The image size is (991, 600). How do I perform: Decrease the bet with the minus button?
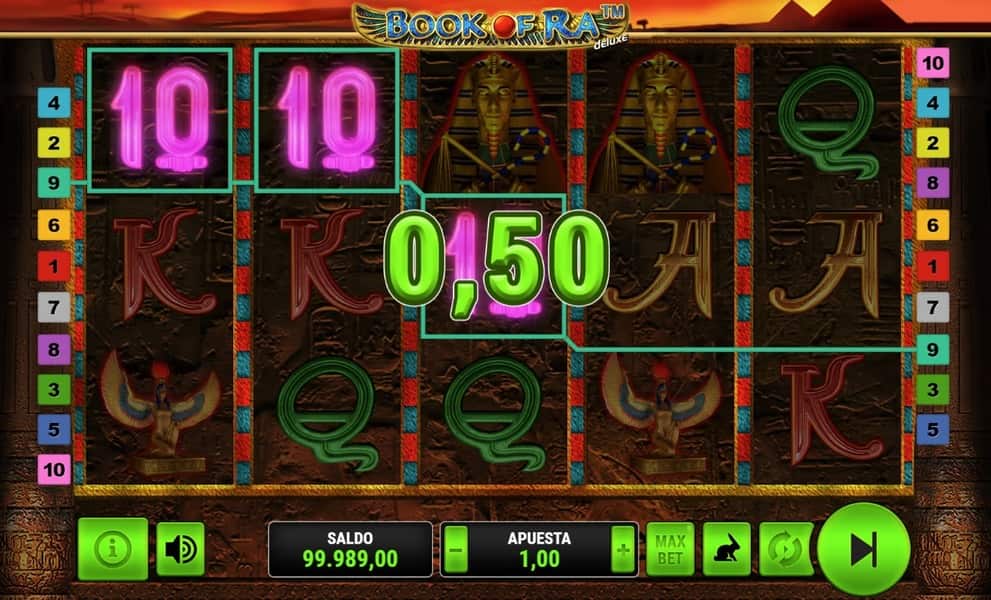click(x=456, y=549)
